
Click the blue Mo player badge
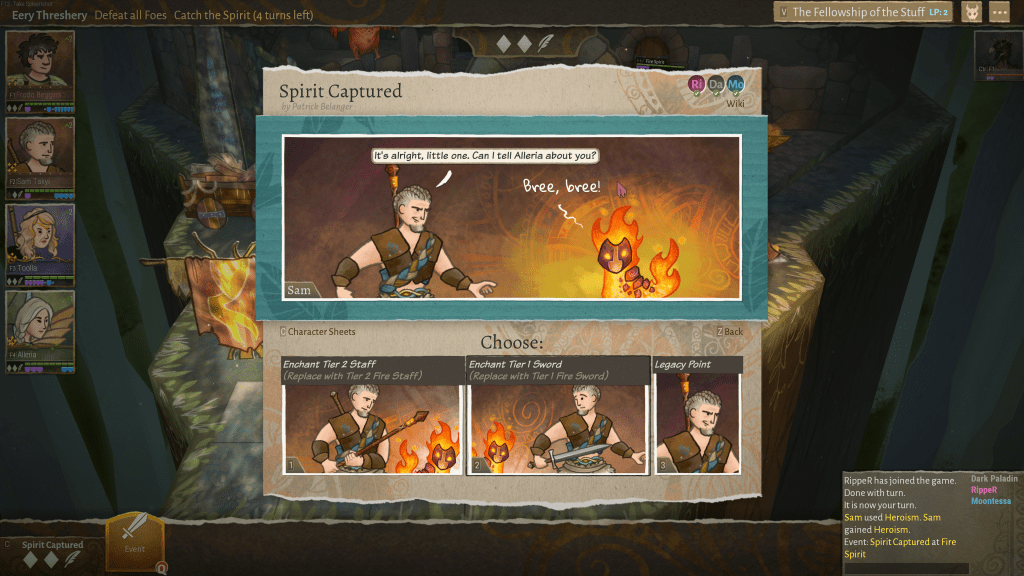pyautogui.click(x=736, y=84)
